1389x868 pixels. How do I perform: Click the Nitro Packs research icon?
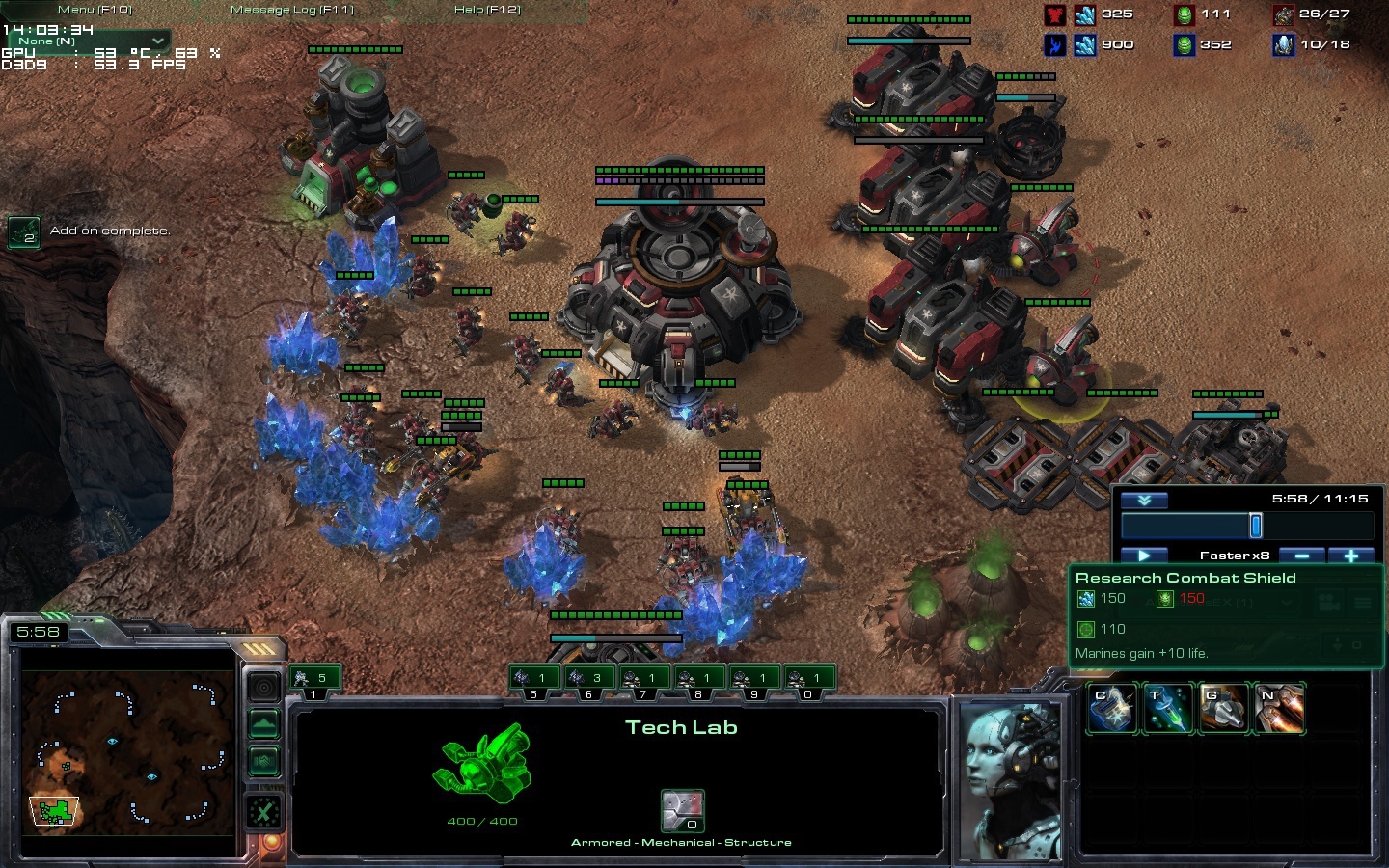pos(1279,708)
